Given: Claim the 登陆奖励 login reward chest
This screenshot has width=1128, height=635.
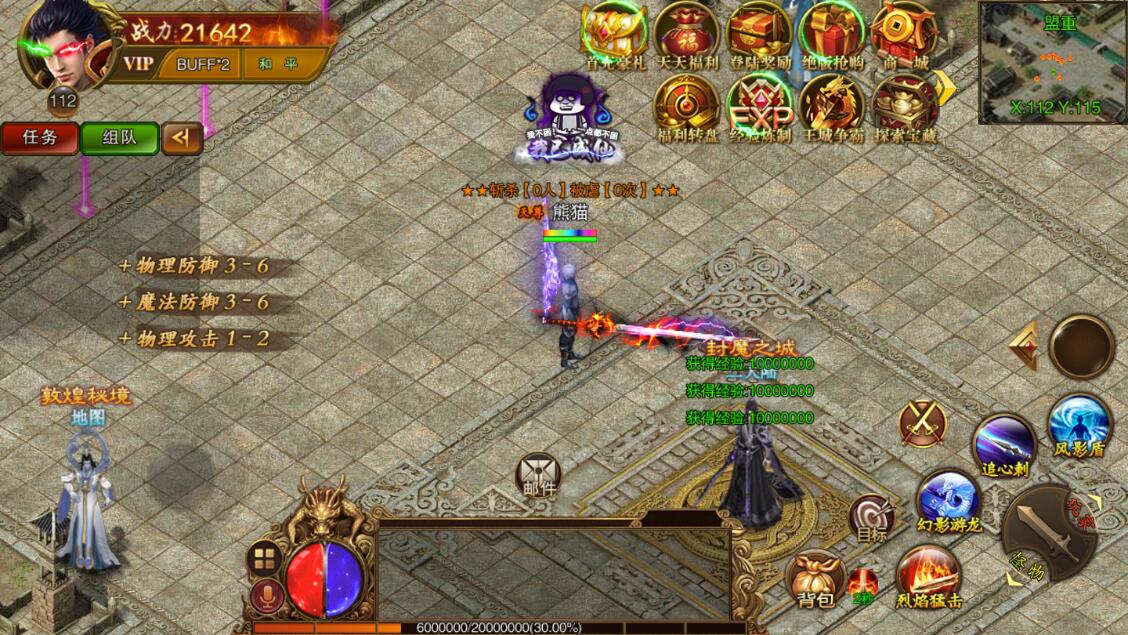Looking at the screenshot, I should (x=760, y=33).
